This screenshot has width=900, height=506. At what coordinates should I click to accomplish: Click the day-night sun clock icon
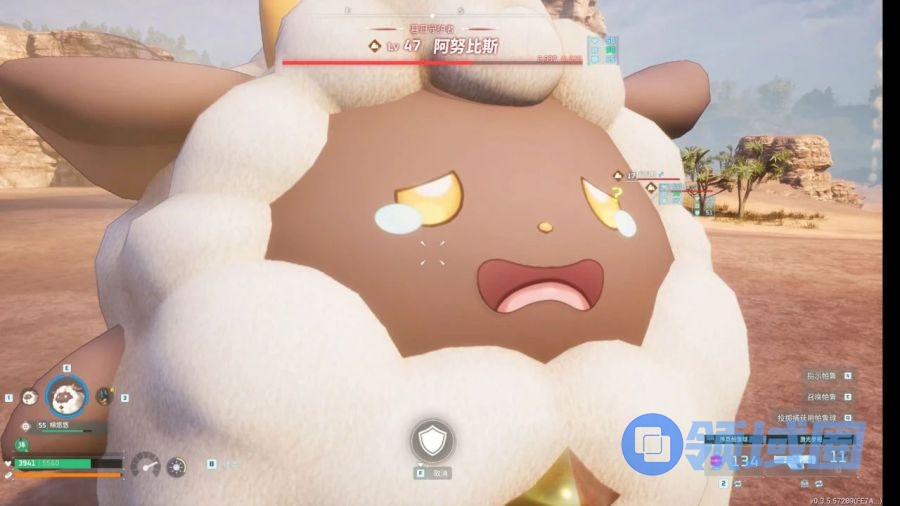click(176, 465)
